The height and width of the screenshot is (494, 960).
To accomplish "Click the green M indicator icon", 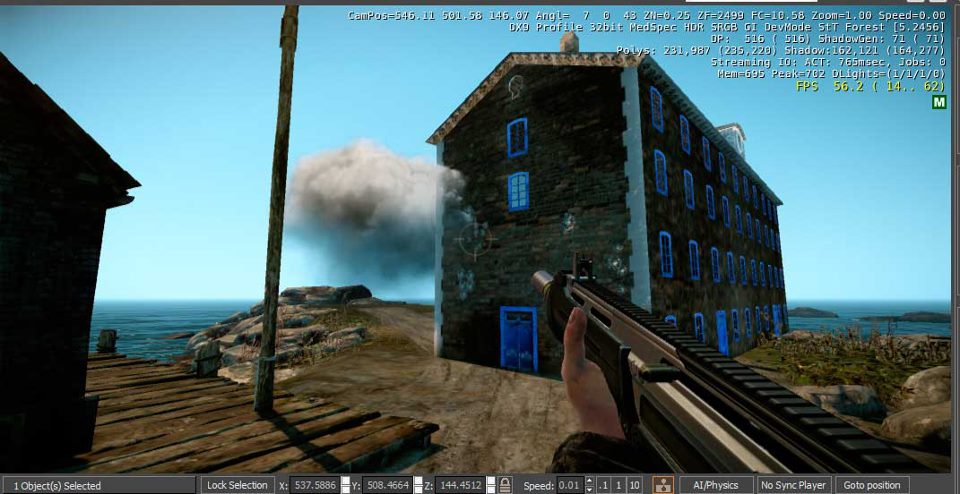I will click(x=939, y=102).
